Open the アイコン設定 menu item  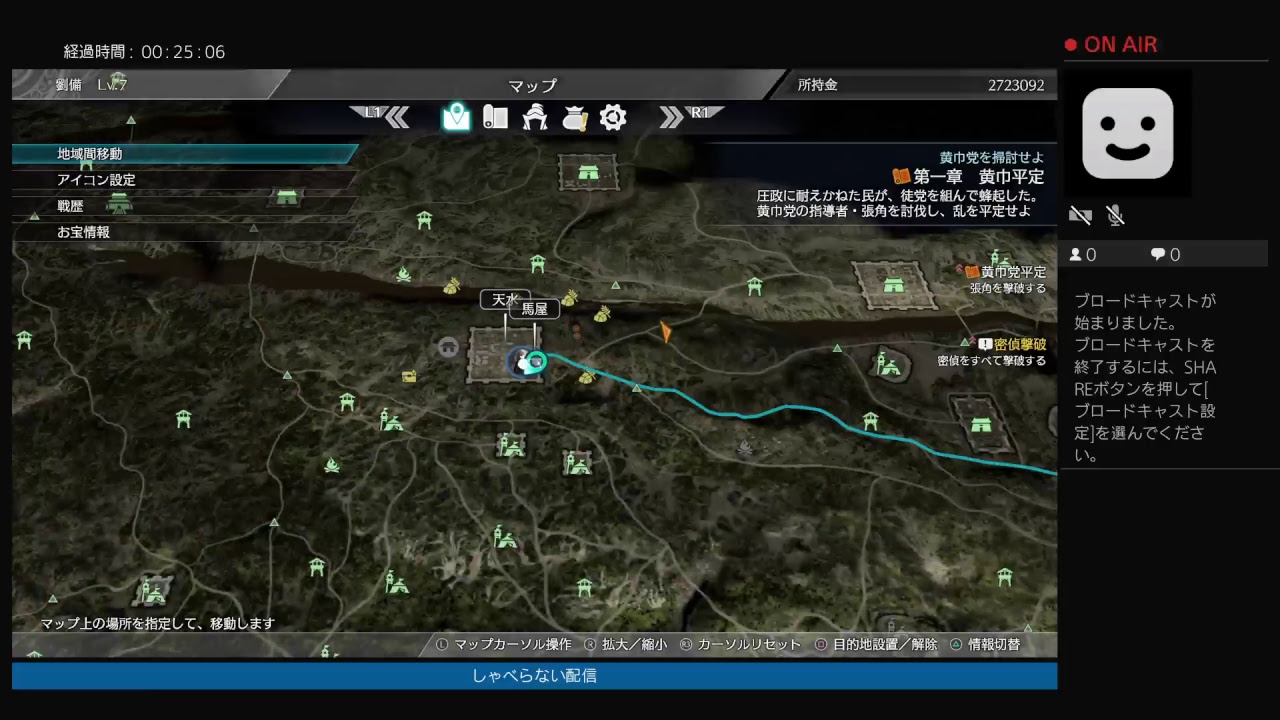(97, 180)
